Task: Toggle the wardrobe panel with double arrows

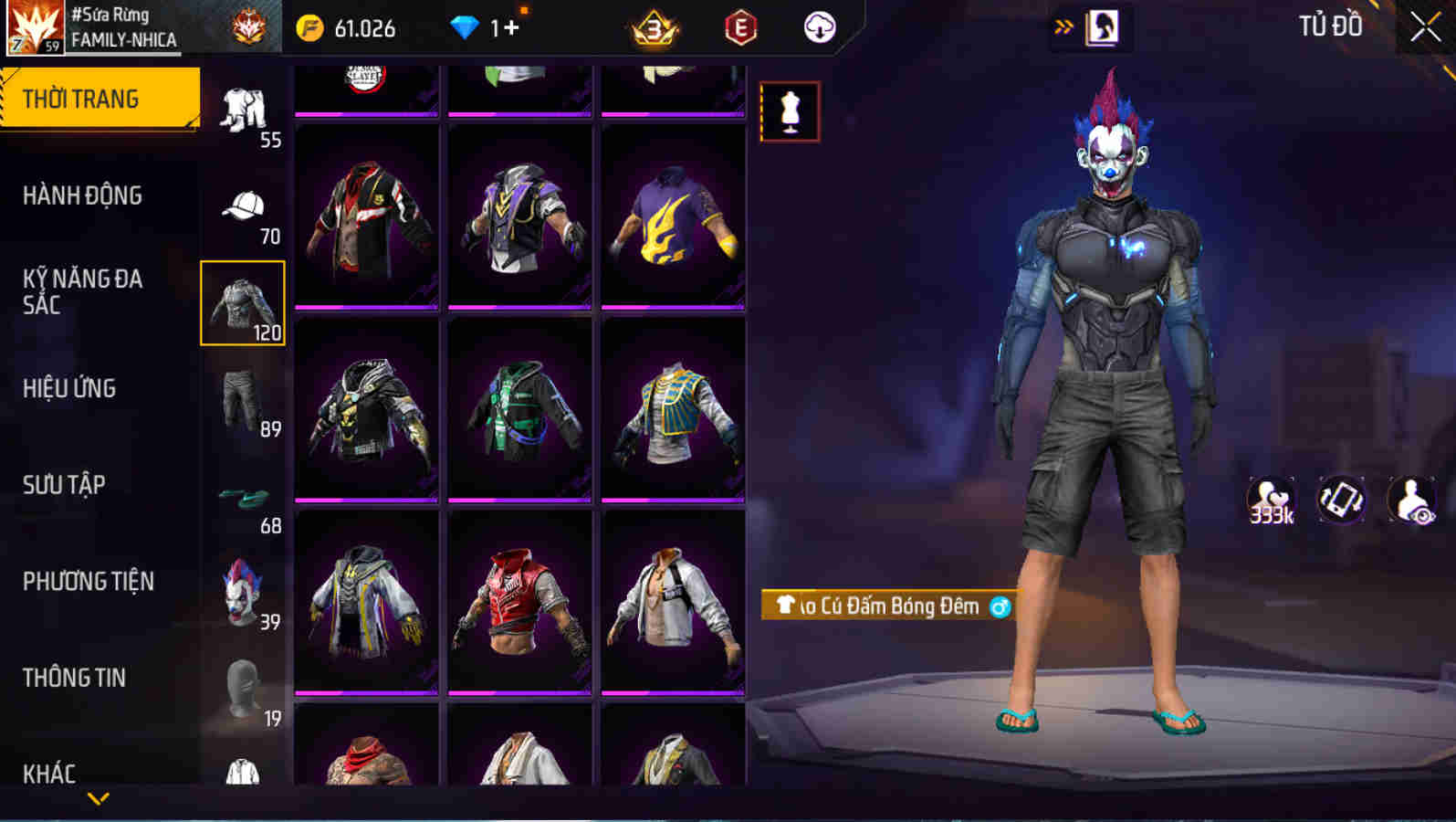Action: click(x=1063, y=26)
